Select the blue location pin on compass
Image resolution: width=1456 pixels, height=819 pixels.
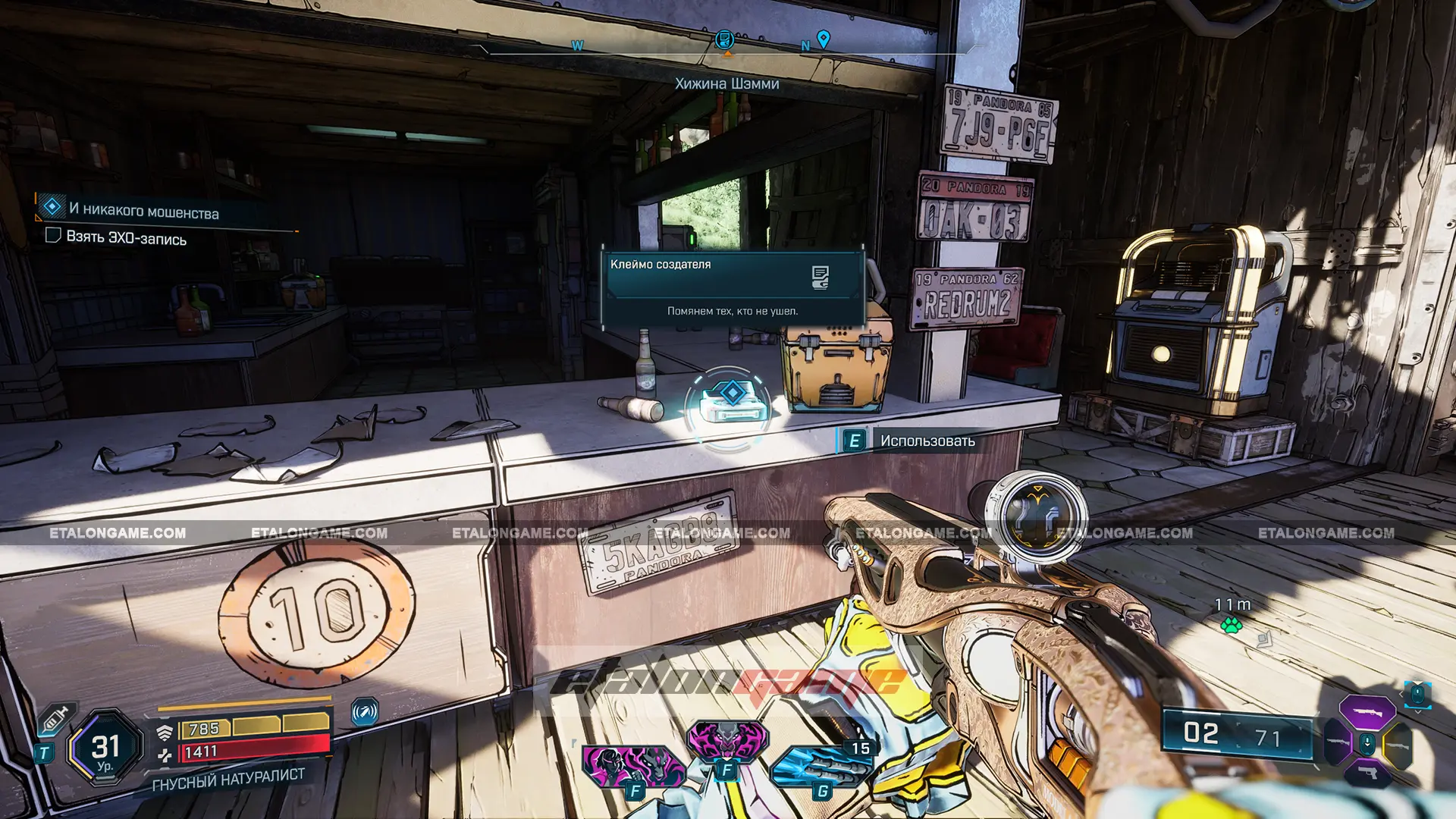point(823,38)
